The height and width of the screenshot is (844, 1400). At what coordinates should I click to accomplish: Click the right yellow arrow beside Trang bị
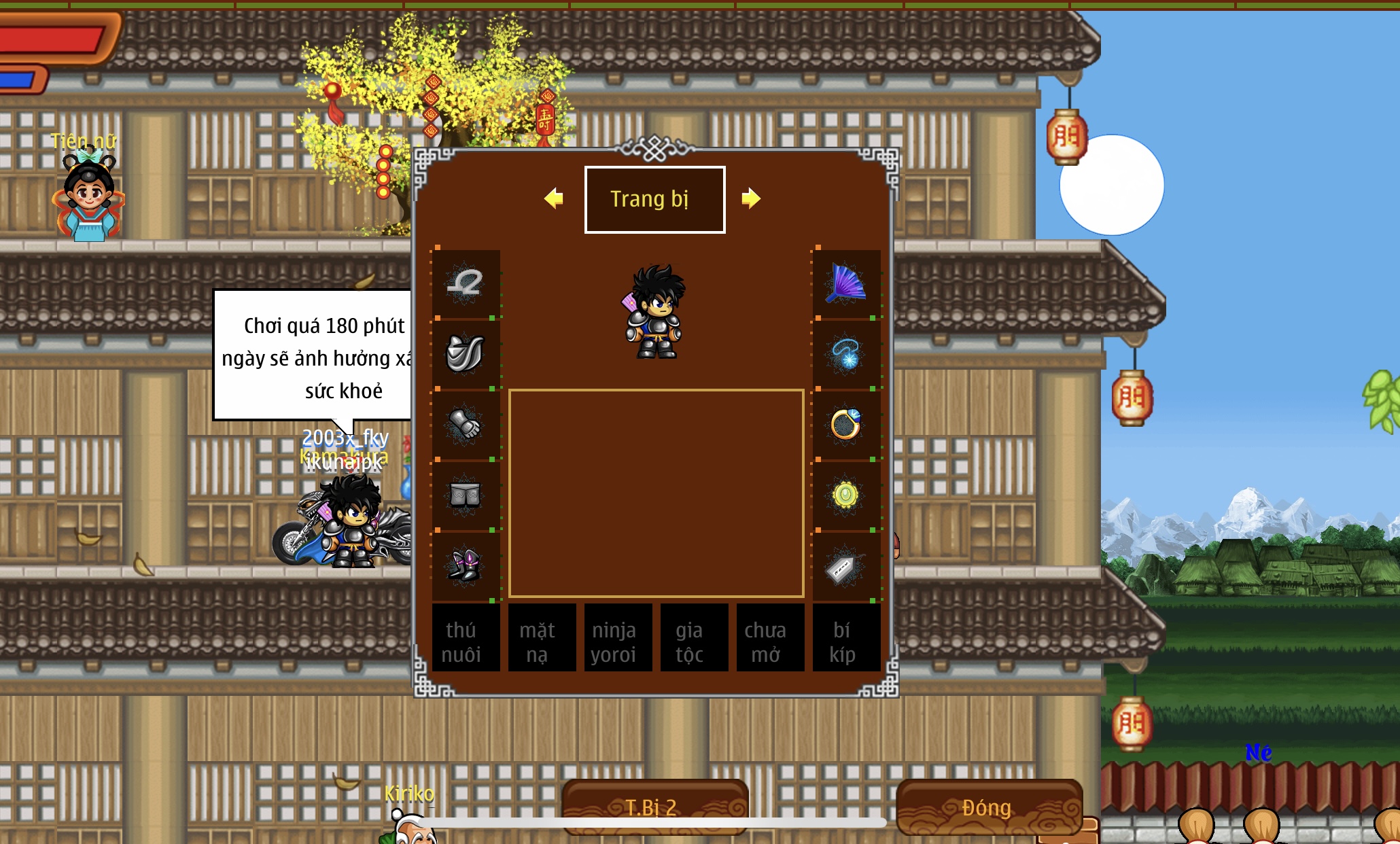pyautogui.click(x=750, y=198)
